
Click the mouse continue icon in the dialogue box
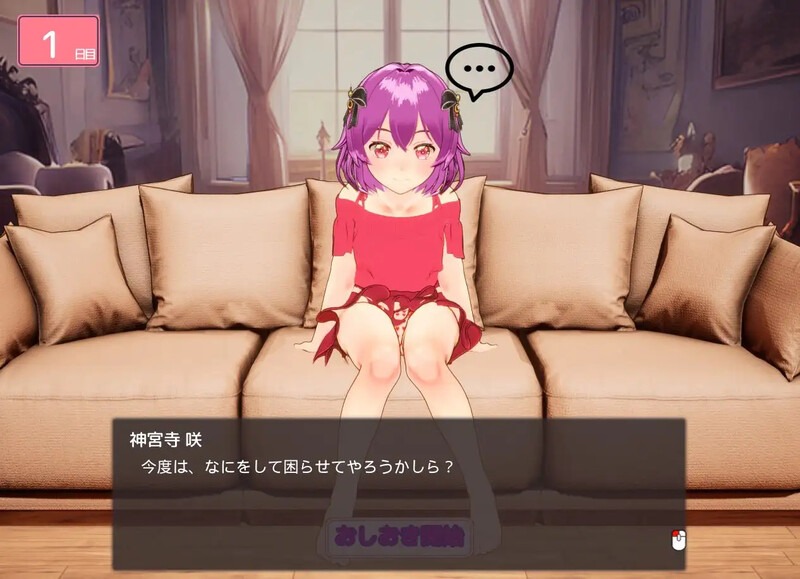click(x=678, y=540)
